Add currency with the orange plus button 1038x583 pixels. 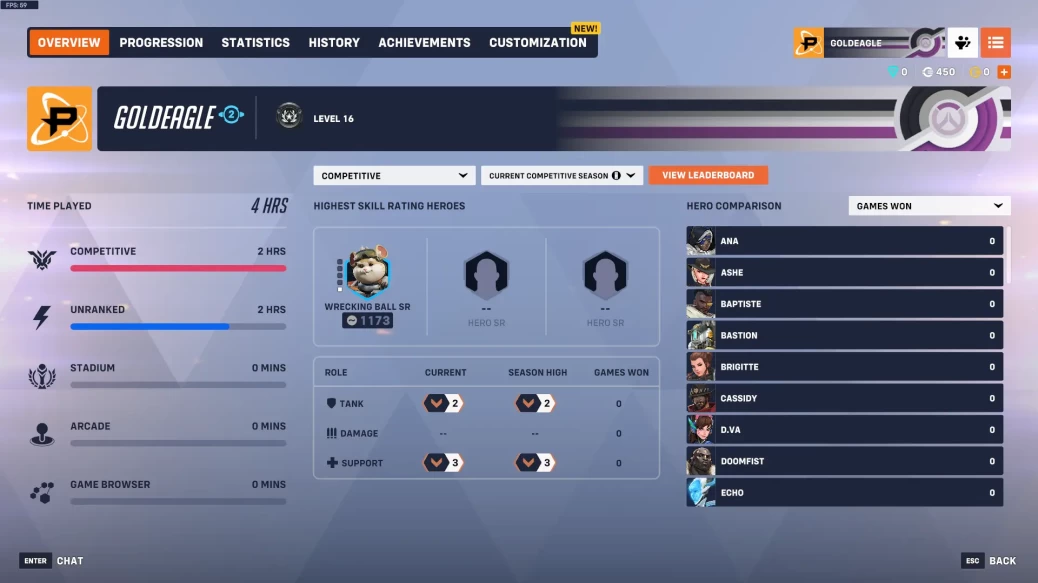(x=1004, y=72)
